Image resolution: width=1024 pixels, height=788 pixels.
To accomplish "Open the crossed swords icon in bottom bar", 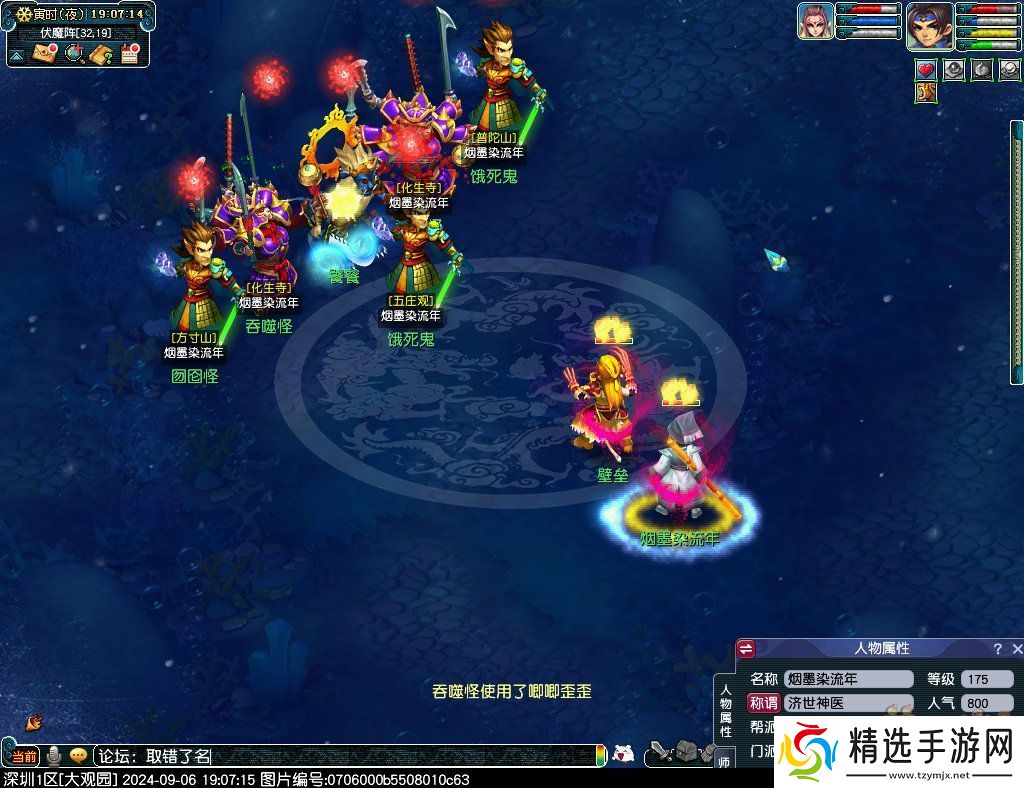I will (658, 753).
